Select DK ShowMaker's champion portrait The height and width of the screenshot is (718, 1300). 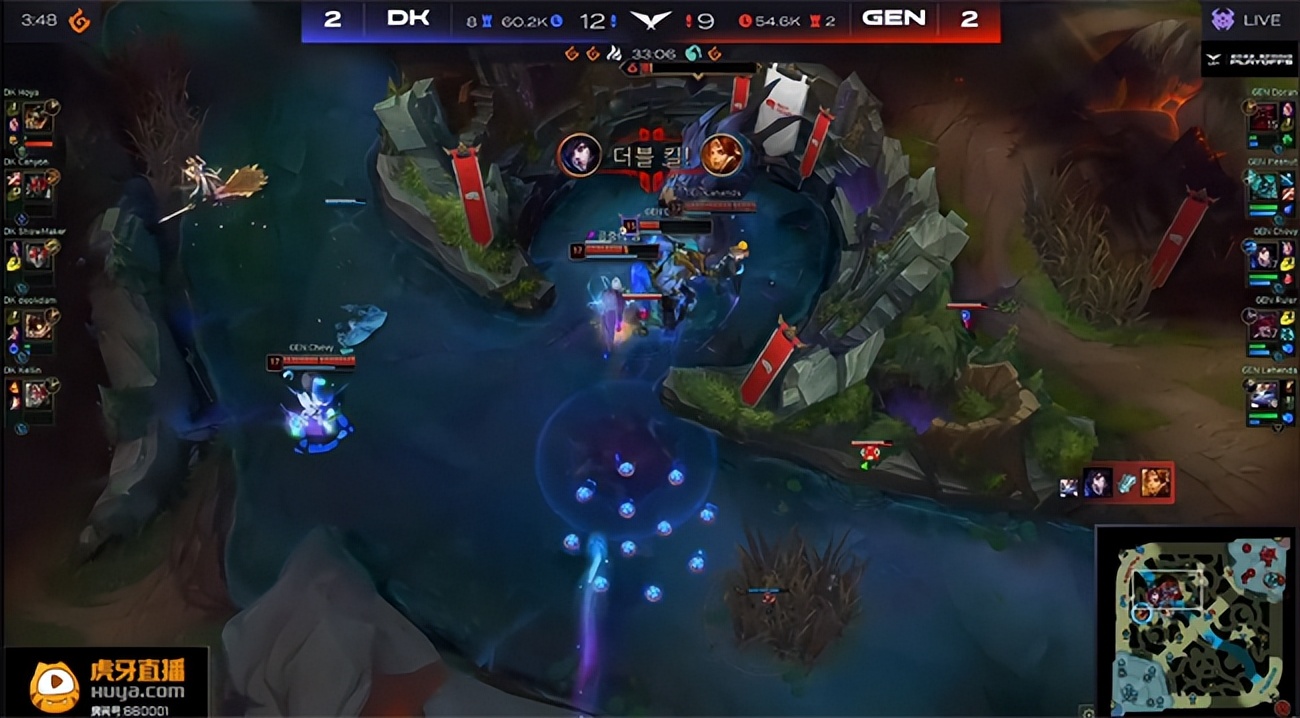(38, 256)
